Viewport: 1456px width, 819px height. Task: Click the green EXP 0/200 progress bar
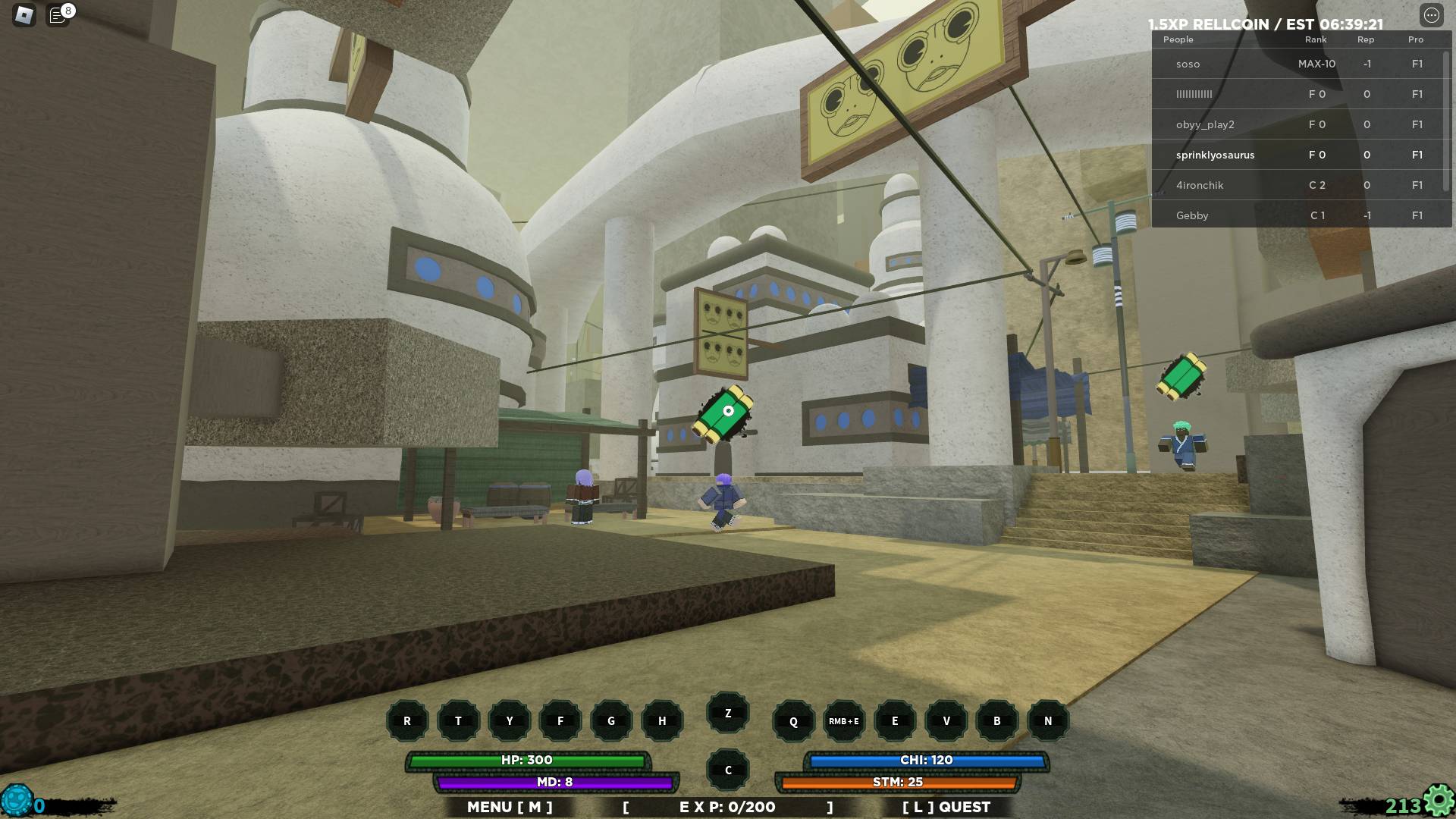[x=728, y=807]
